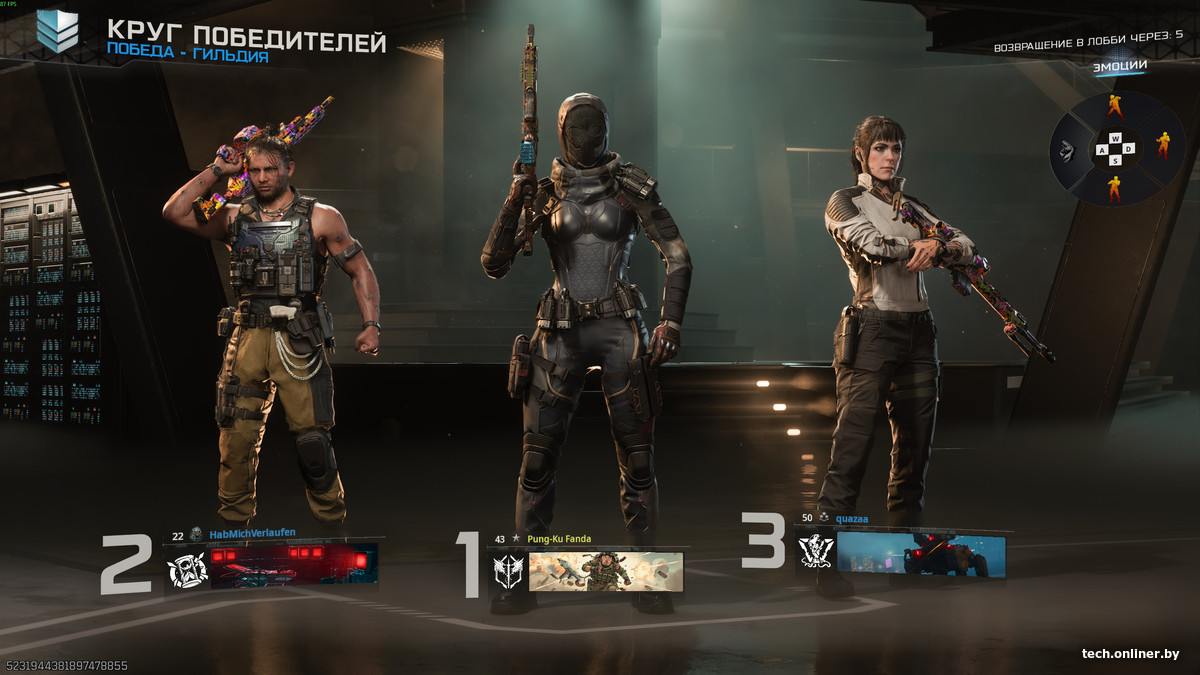This screenshot has width=1200, height=675.
Task: Select the right-side emote in the wheel
Action: (1163, 146)
